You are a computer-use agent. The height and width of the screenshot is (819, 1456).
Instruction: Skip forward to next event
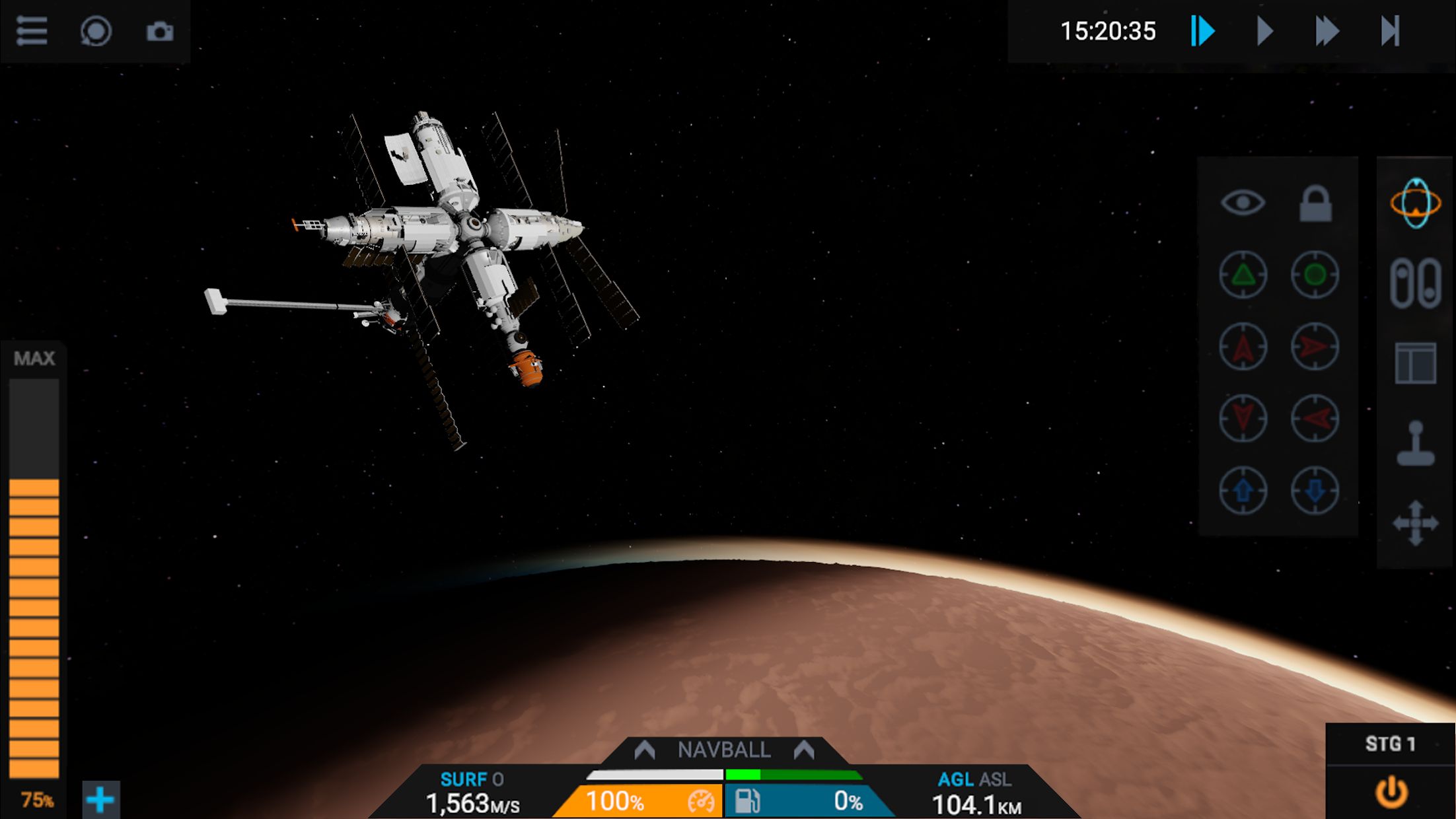click(x=1390, y=31)
